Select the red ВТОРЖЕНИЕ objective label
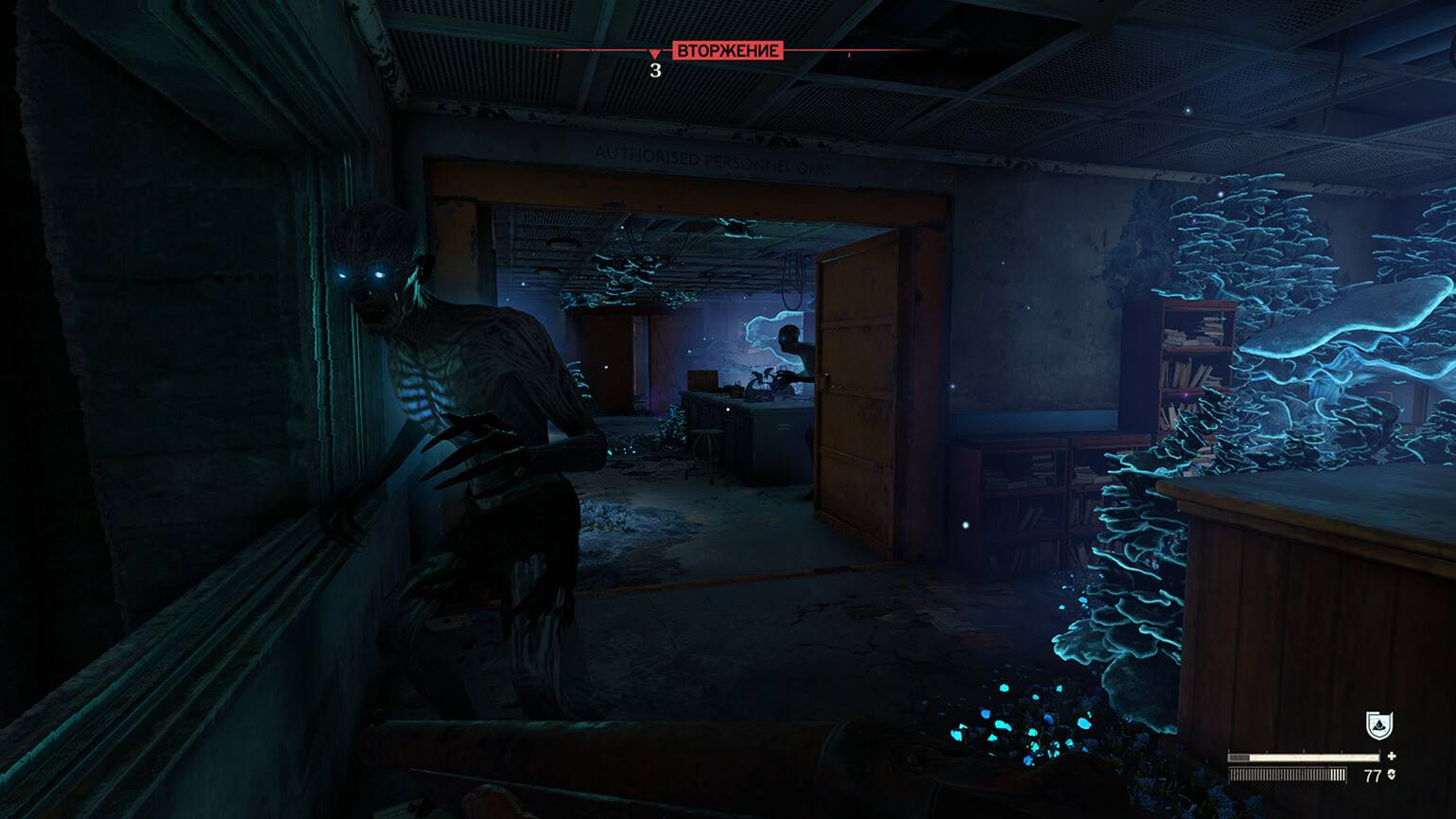1456x819 pixels. click(727, 50)
